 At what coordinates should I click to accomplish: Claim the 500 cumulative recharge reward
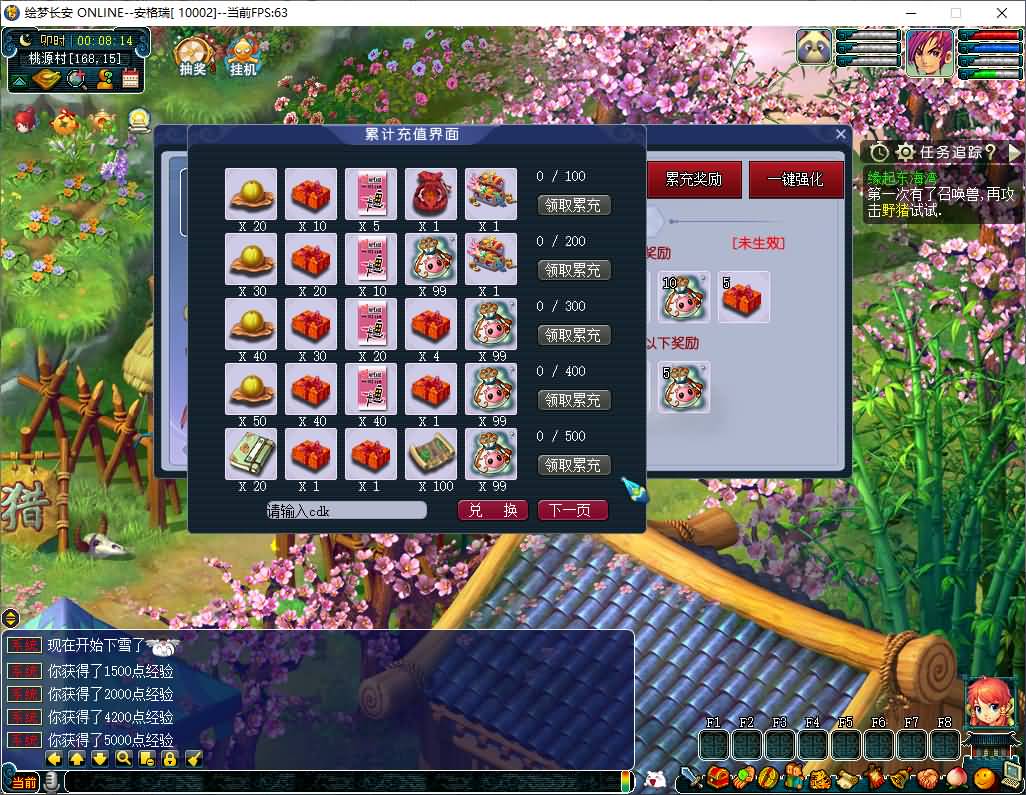tap(574, 465)
